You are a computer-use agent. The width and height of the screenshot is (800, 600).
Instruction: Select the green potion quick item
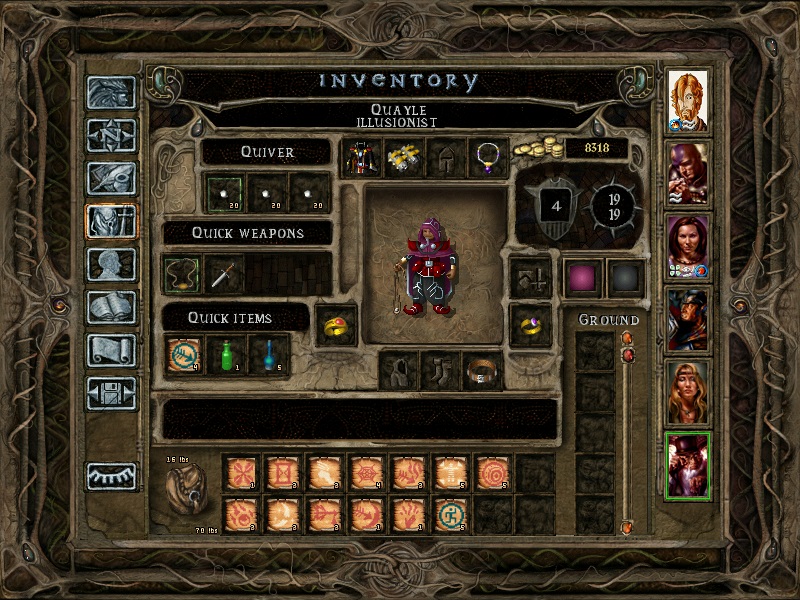click(227, 355)
